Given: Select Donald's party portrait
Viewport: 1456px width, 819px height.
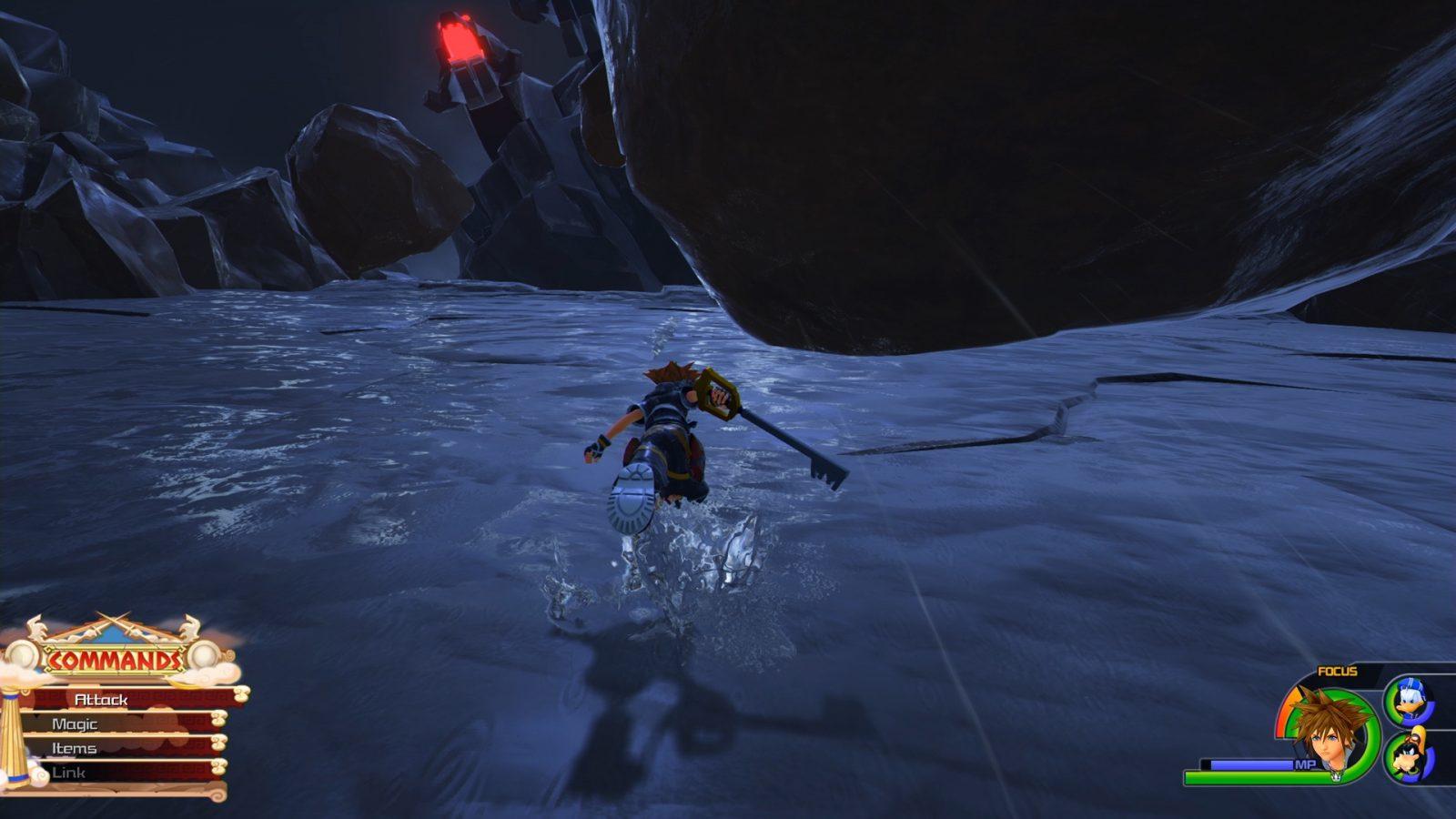Looking at the screenshot, I should point(1409,699).
